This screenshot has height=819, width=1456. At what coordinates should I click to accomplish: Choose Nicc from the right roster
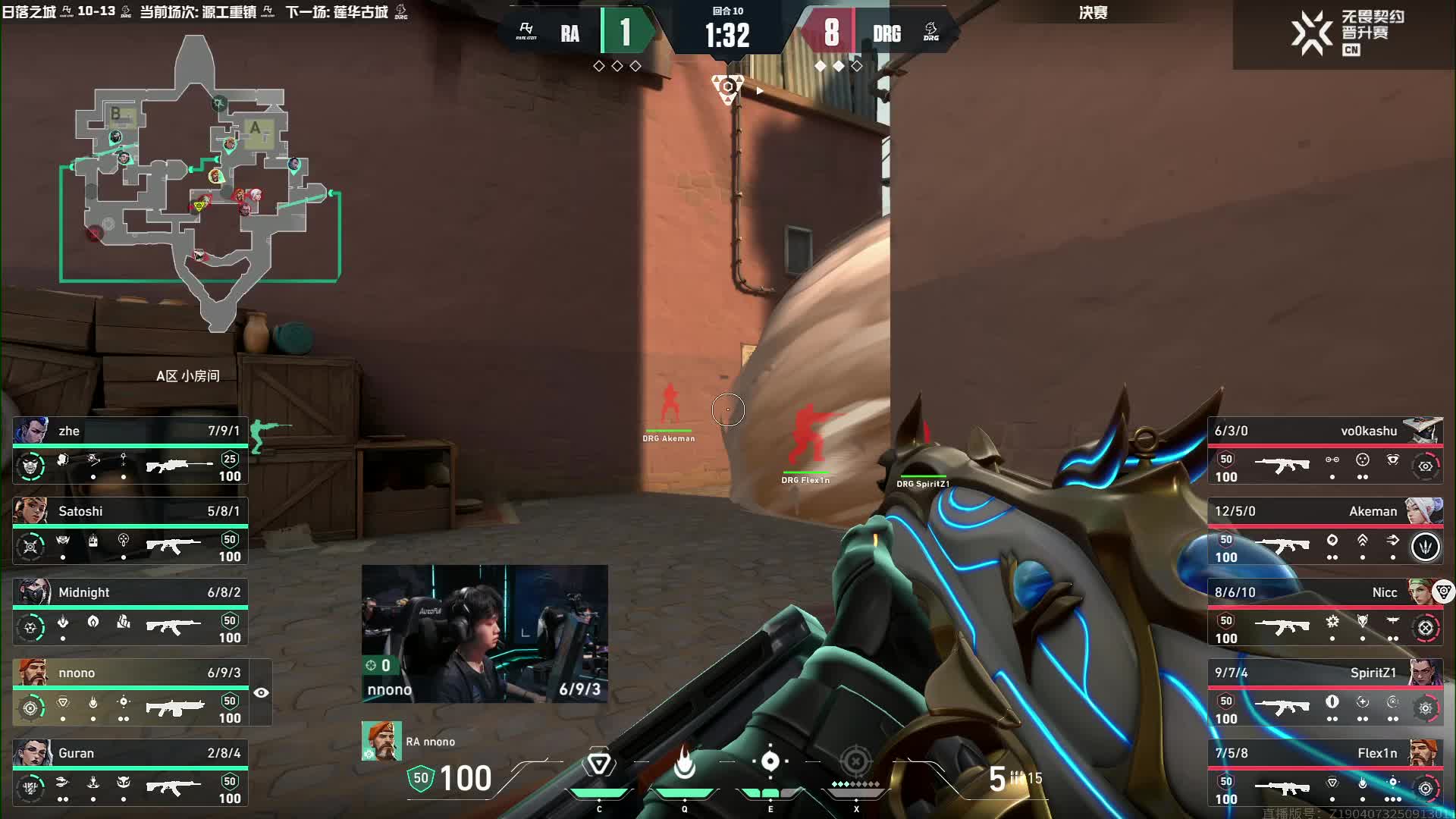coord(1325,612)
